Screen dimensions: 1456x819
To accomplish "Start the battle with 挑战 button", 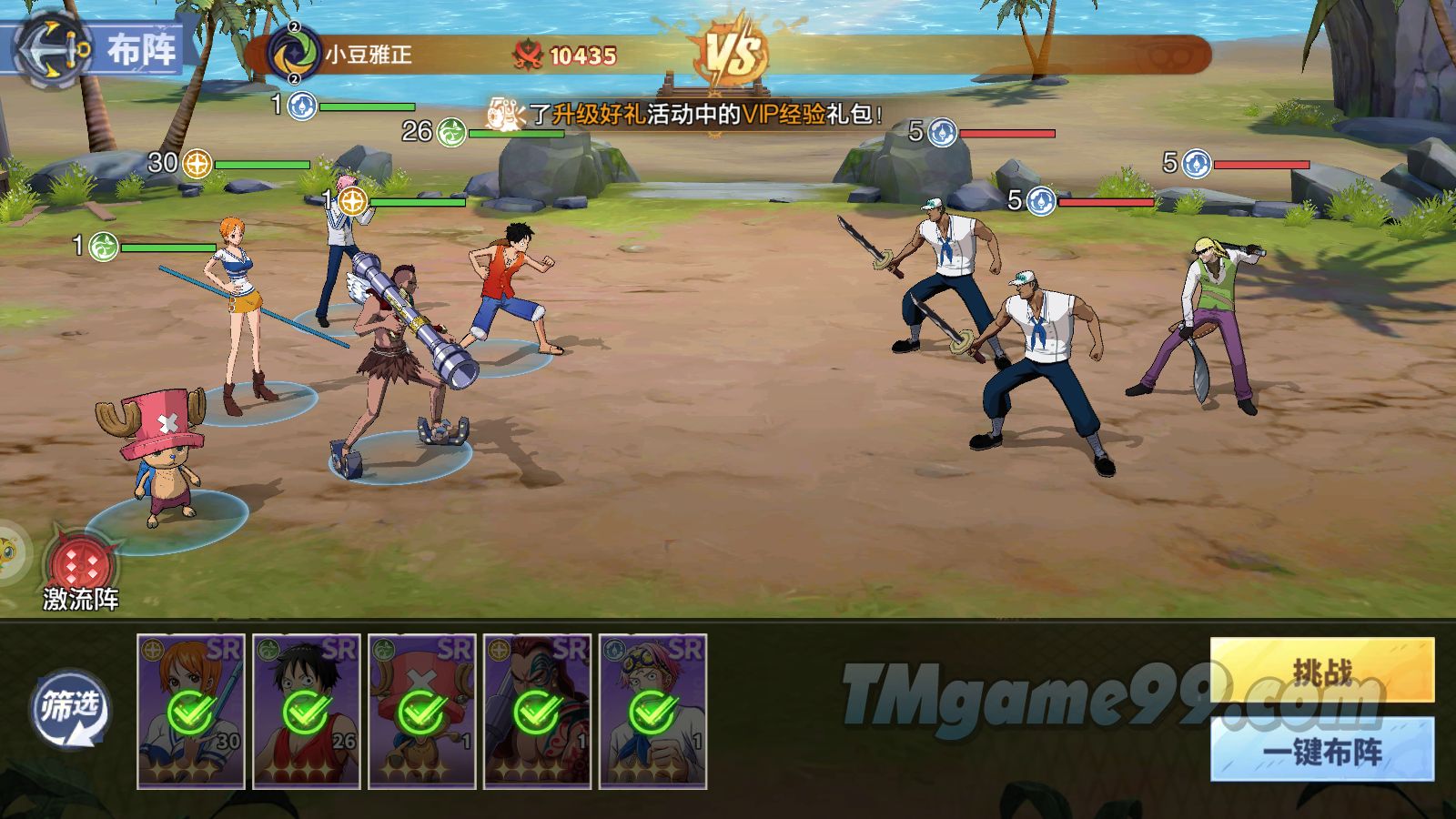I will 1322,671.
